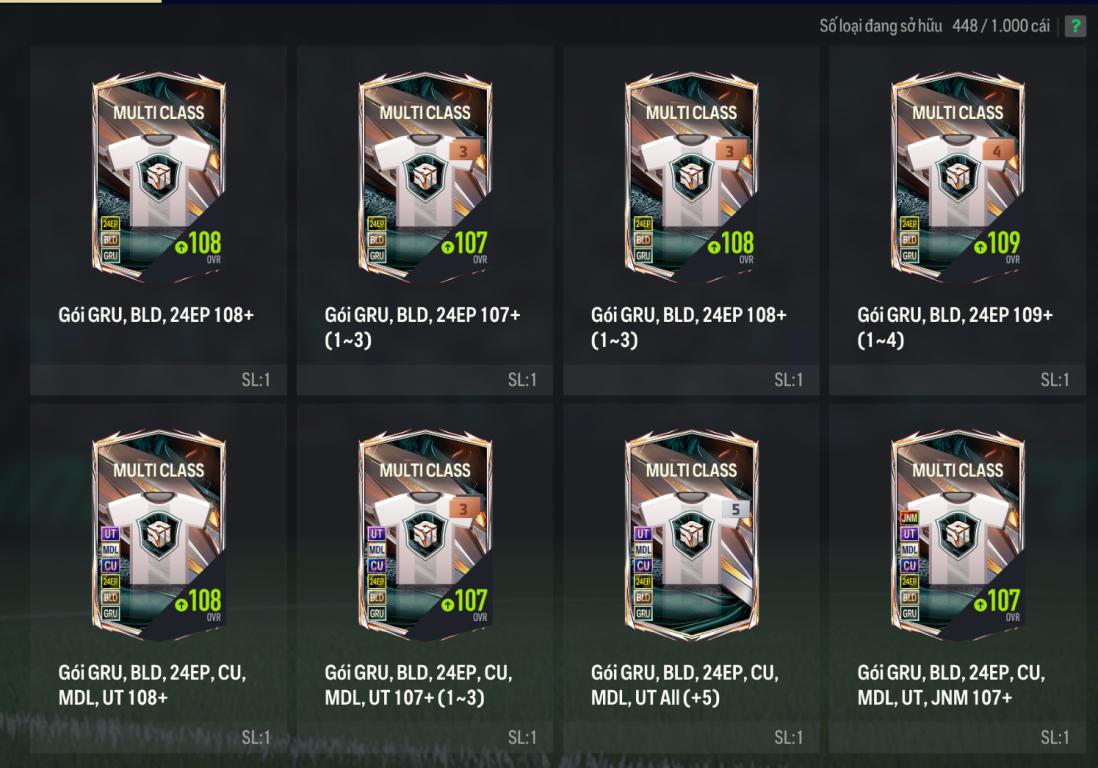Click the green question mark help icon
1098x768 pixels.
click(x=1075, y=26)
